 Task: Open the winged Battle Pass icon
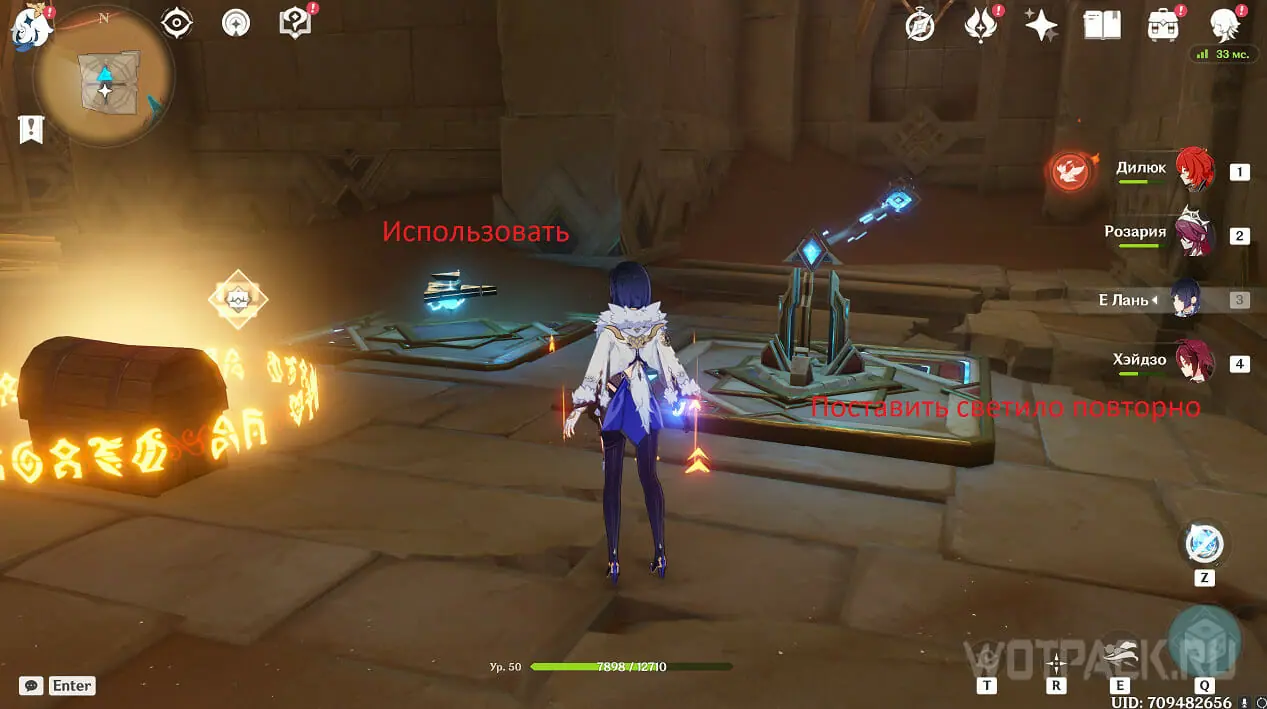(x=981, y=25)
